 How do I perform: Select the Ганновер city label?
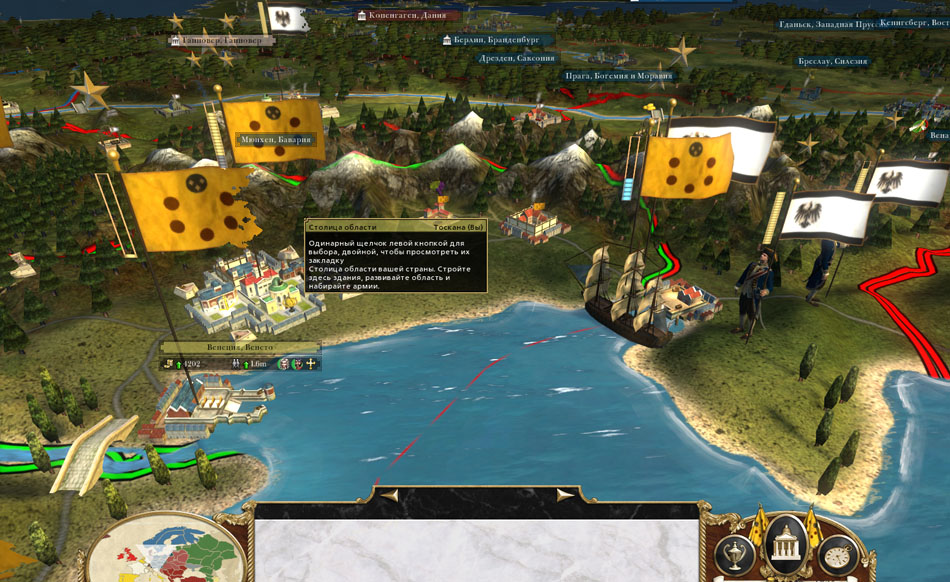(x=222, y=40)
